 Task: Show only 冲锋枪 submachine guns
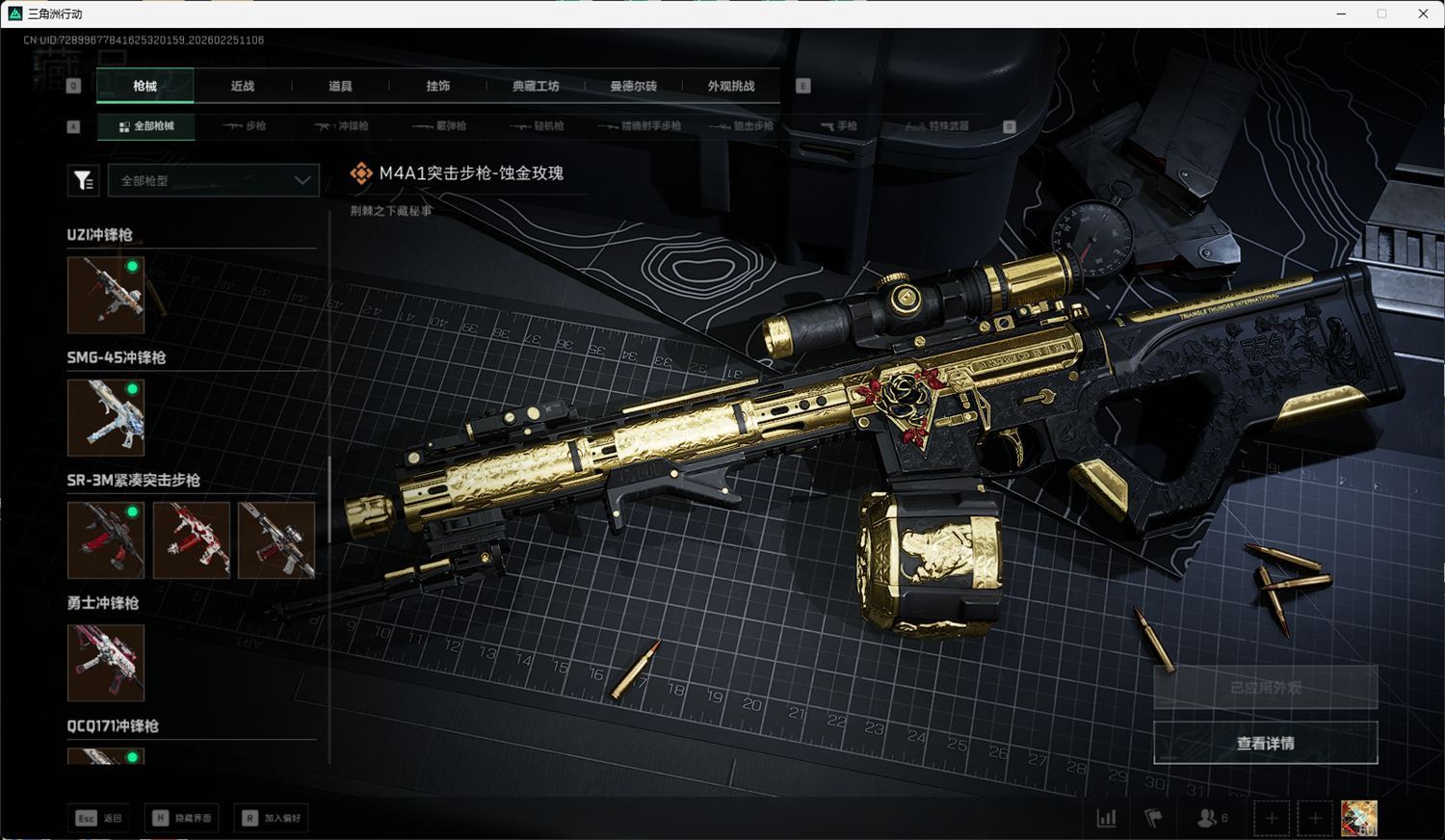click(342, 126)
